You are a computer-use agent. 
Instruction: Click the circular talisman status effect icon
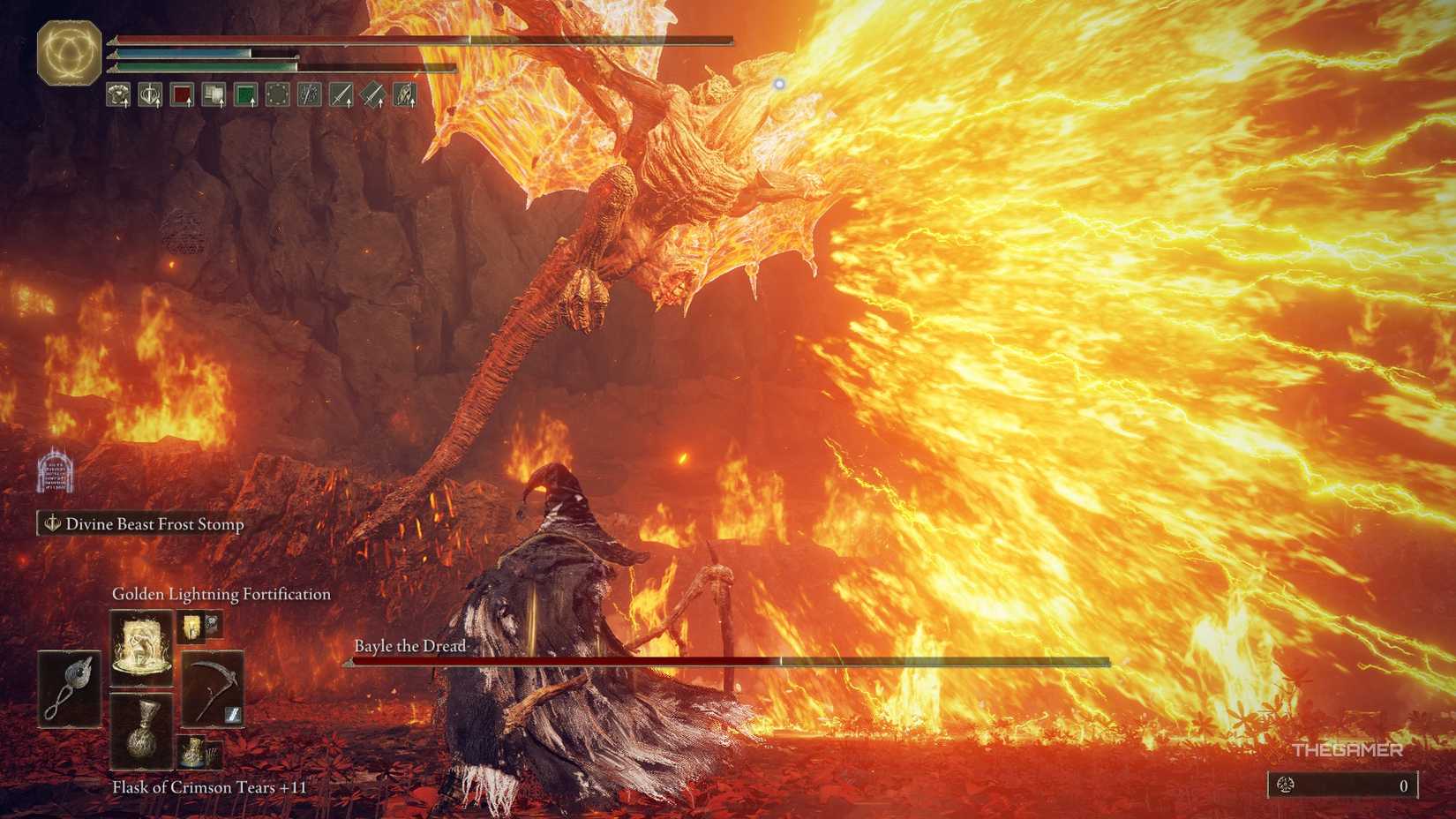pyautogui.click(x=279, y=94)
